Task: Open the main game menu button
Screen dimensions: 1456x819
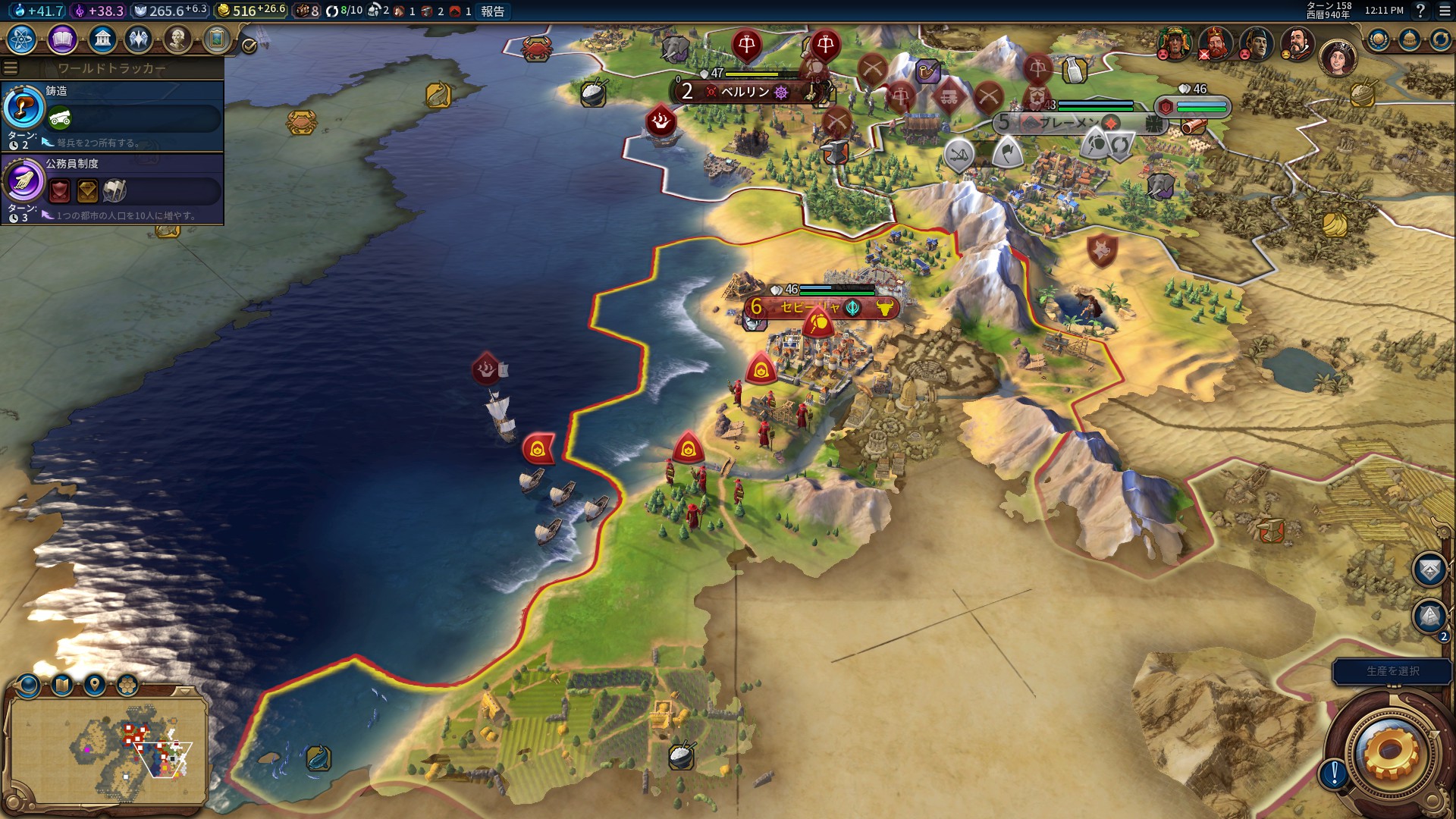Action: [x=1445, y=11]
